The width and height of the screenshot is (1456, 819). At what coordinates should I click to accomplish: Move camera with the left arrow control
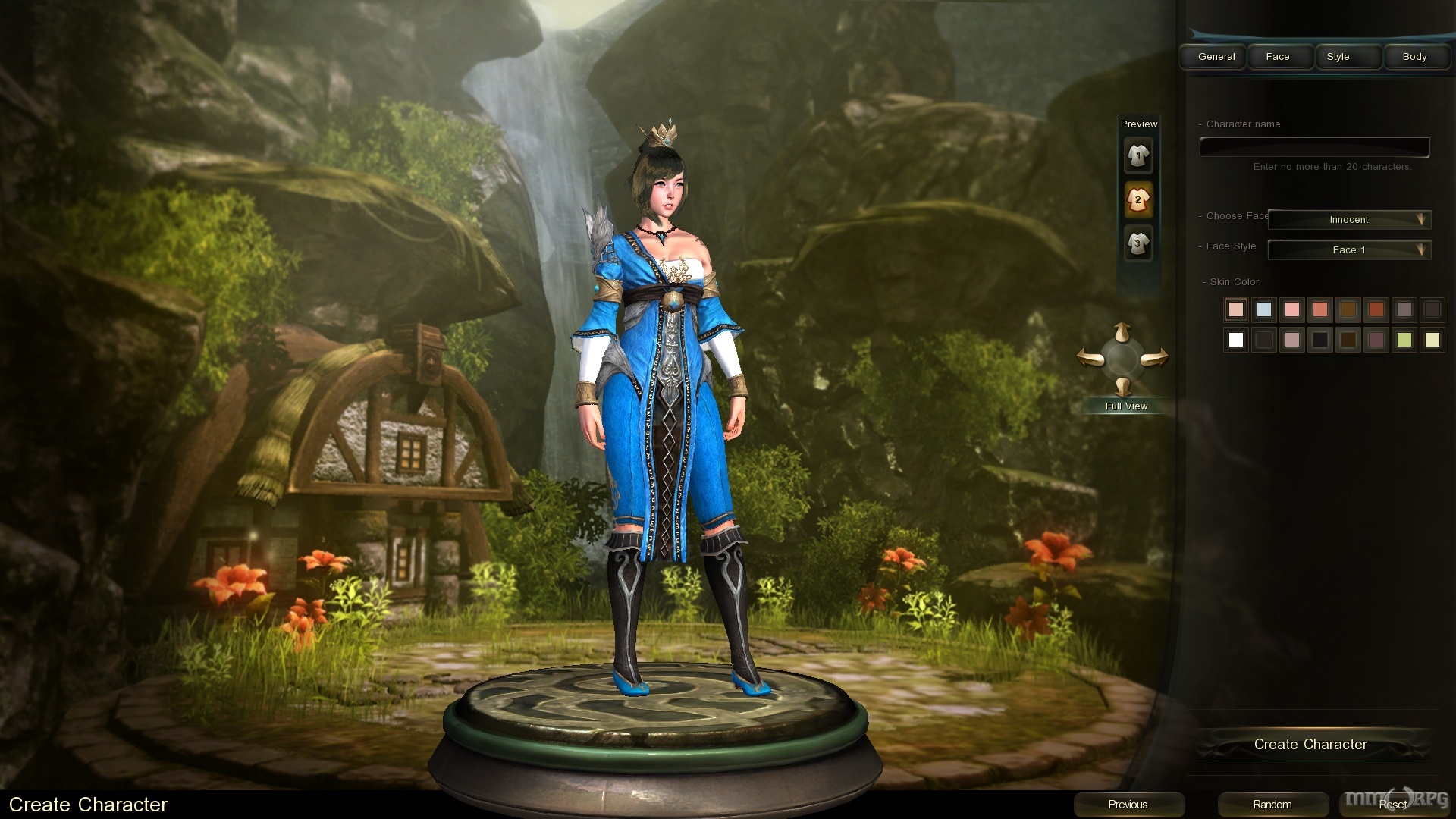point(1090,357)
